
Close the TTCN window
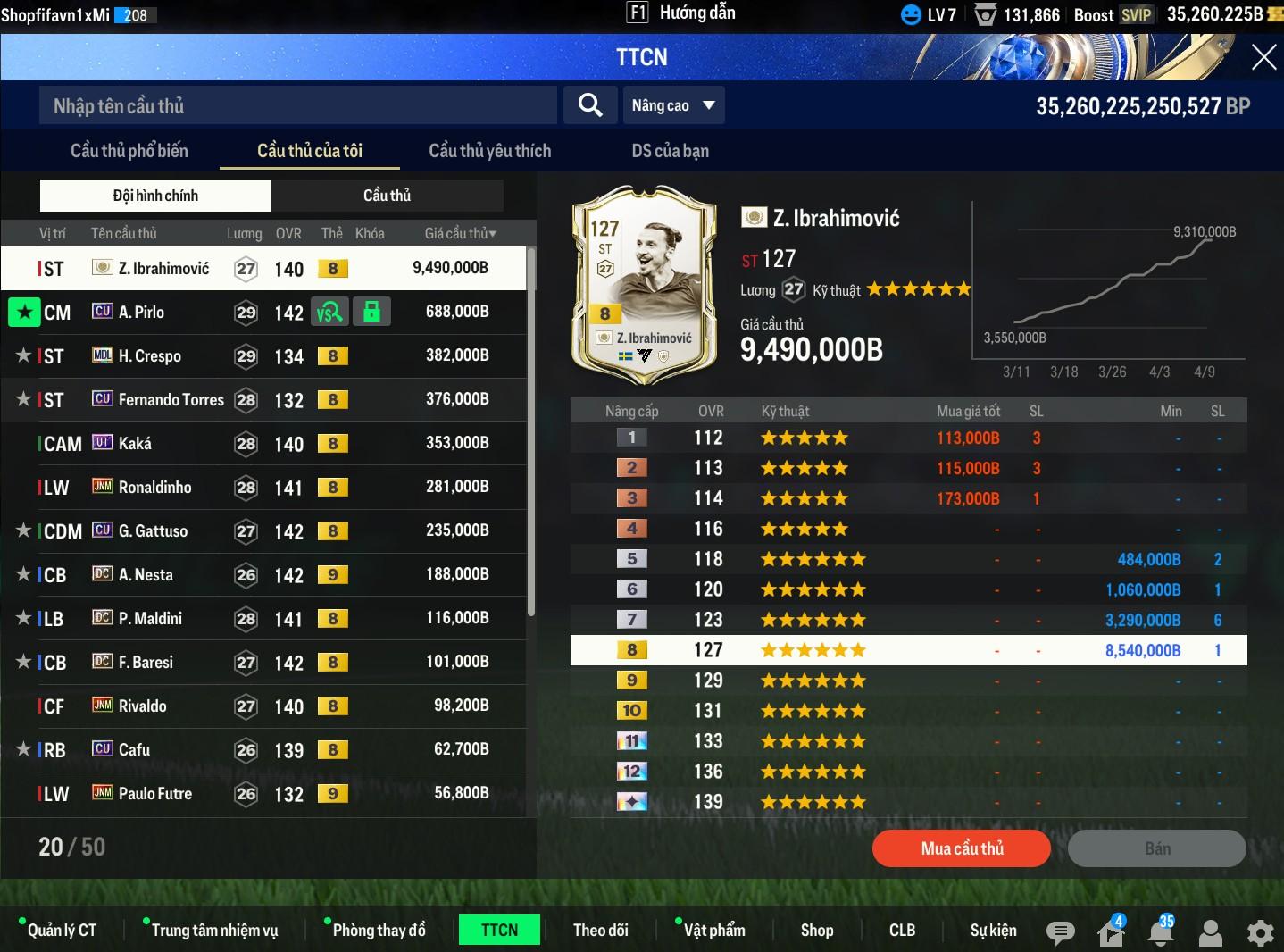[x=1263, y=57]
